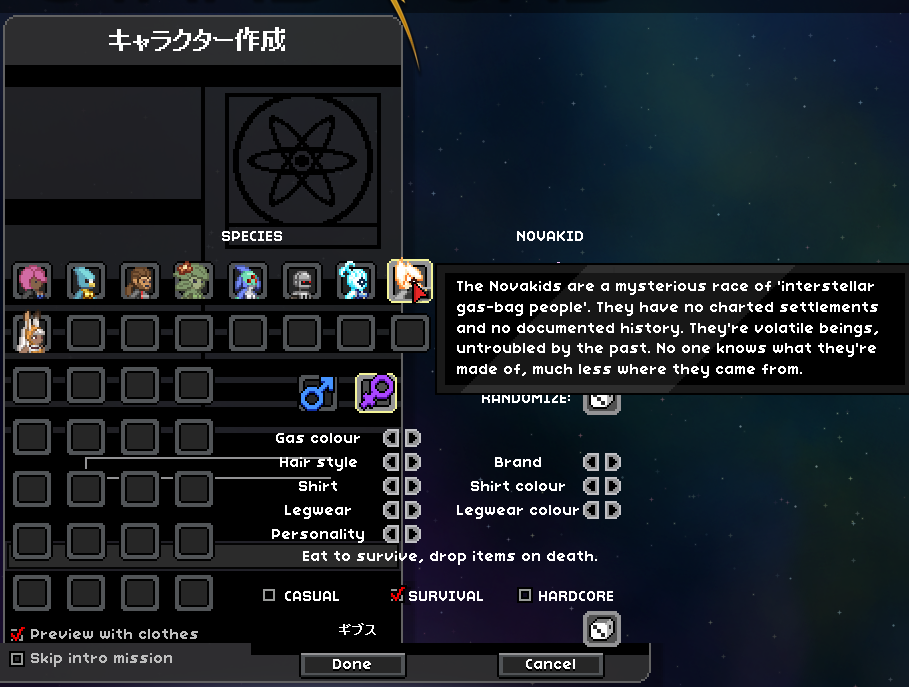Advance to the next Shirt colour
Screen dimensions: 909x687
click(x=612, y=486)
